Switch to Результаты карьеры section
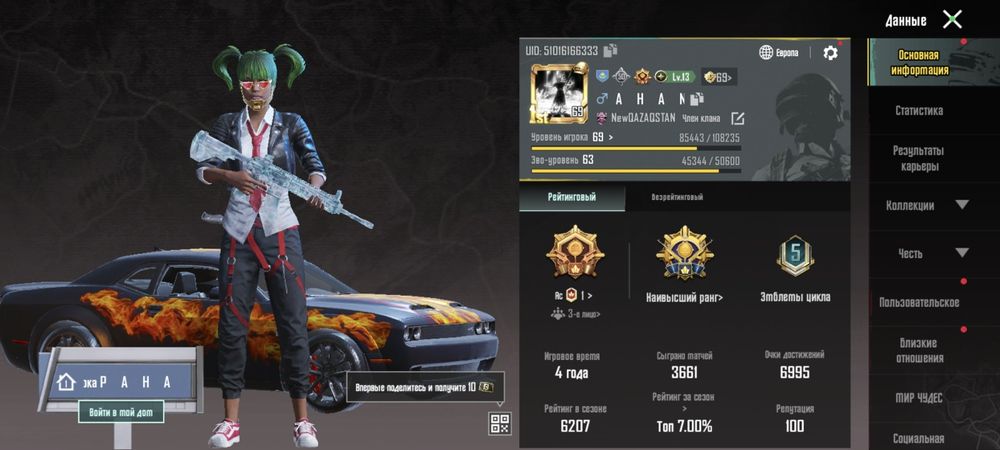 click(918, 158)
